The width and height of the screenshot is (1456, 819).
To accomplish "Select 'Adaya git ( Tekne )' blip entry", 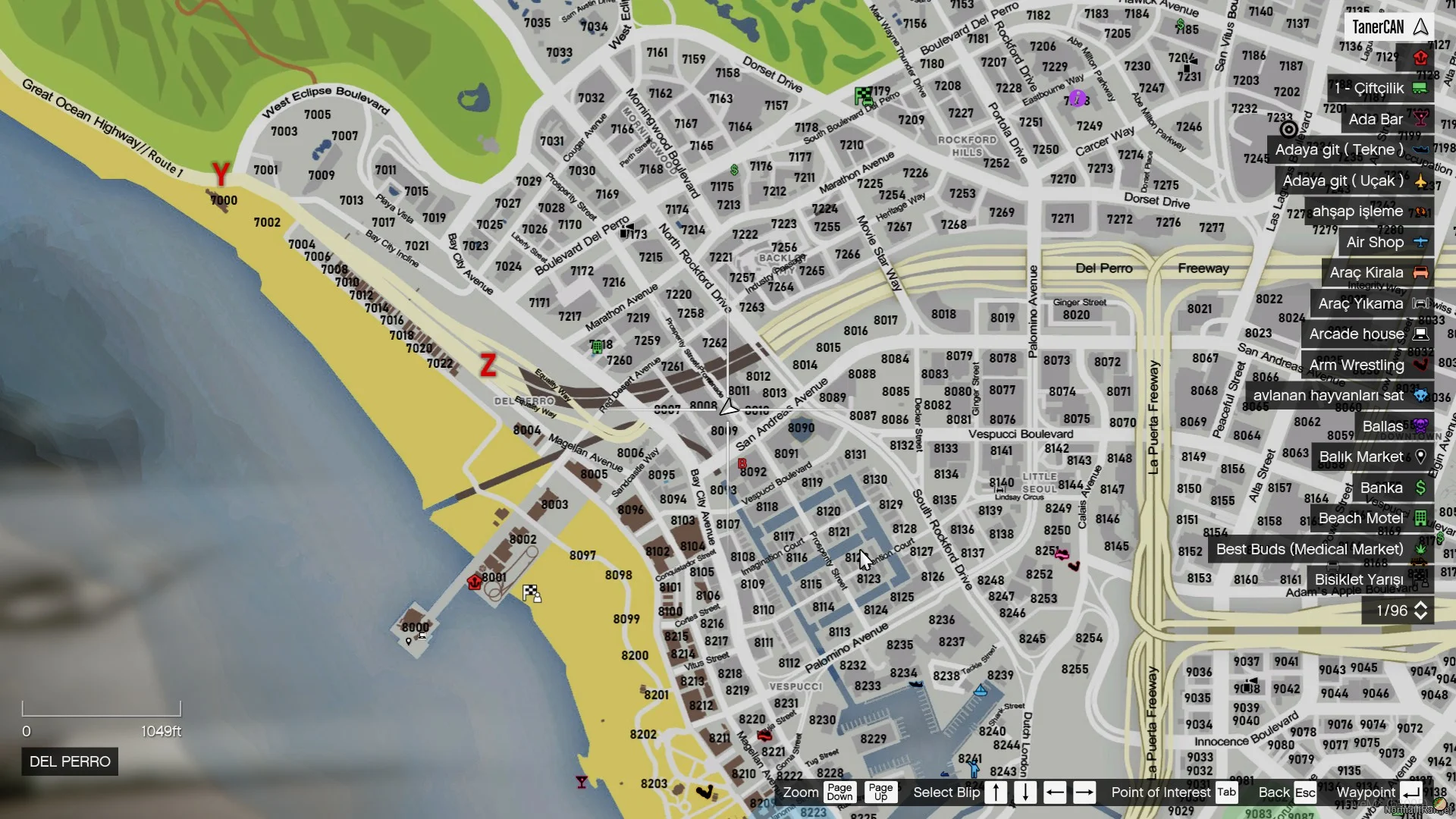I will point(1349,149).
